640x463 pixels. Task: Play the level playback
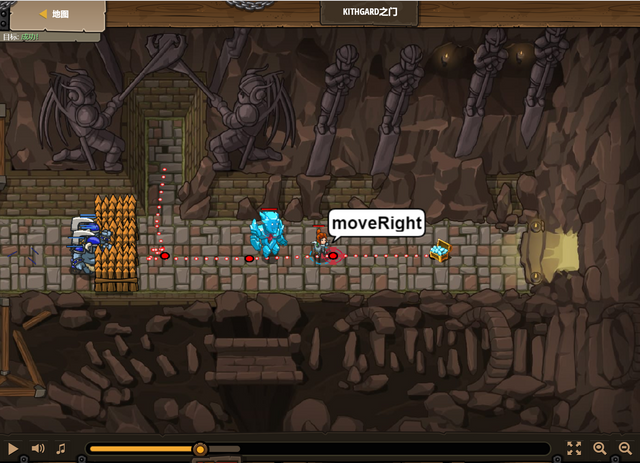[x=13, y=449]
